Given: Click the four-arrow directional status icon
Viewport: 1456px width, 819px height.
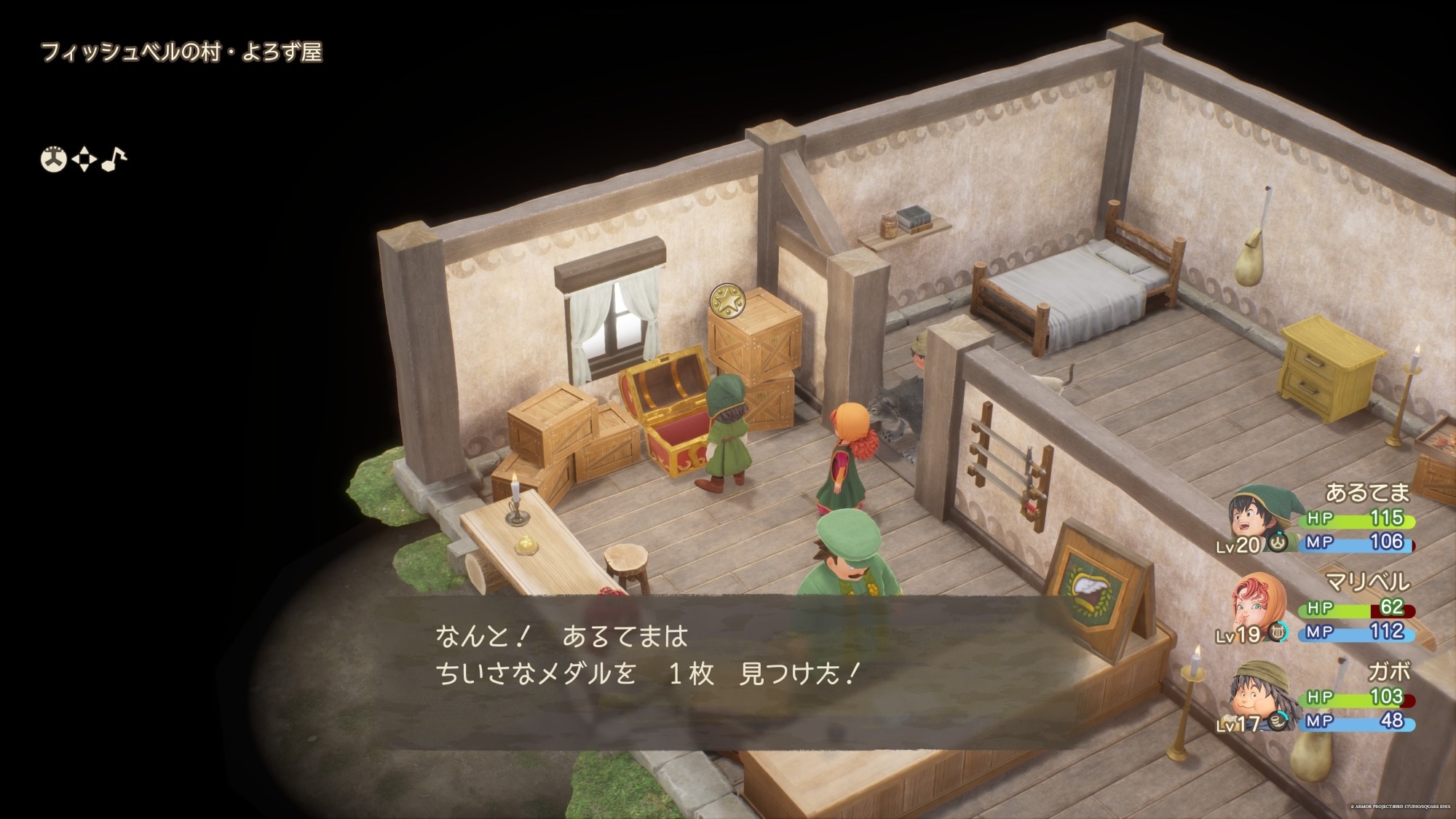Looking at the screenshot, I should pos(84,159).
